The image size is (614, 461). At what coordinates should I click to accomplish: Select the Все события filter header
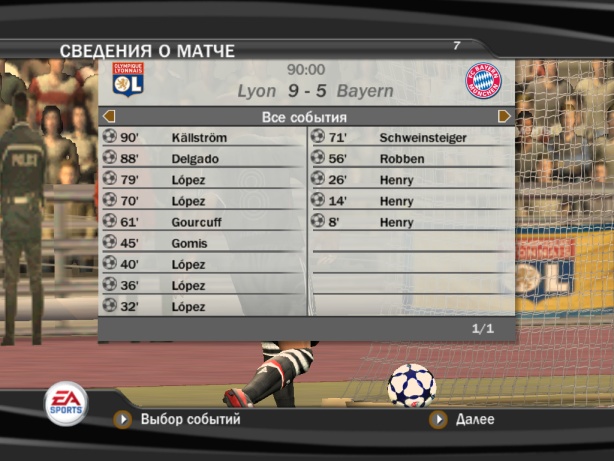304,117
